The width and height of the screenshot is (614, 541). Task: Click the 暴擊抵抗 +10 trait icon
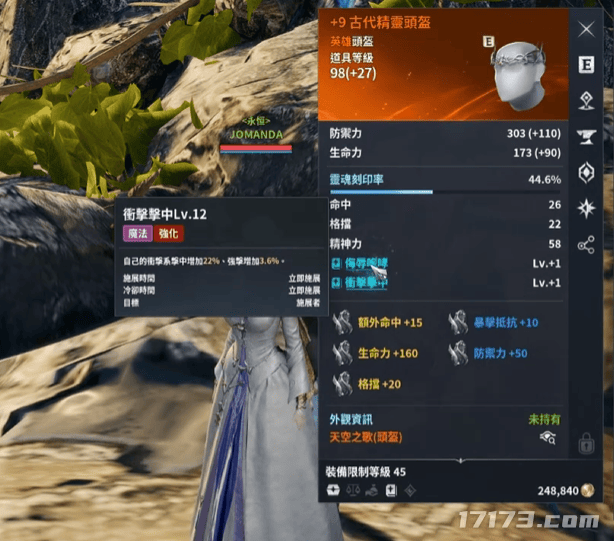tap(458, 322)
